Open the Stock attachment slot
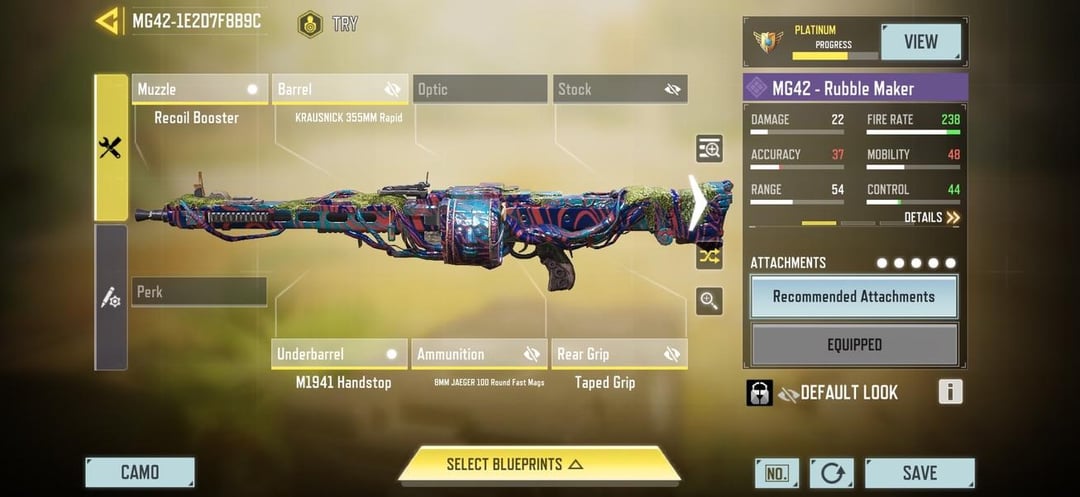 pos(620,89)
